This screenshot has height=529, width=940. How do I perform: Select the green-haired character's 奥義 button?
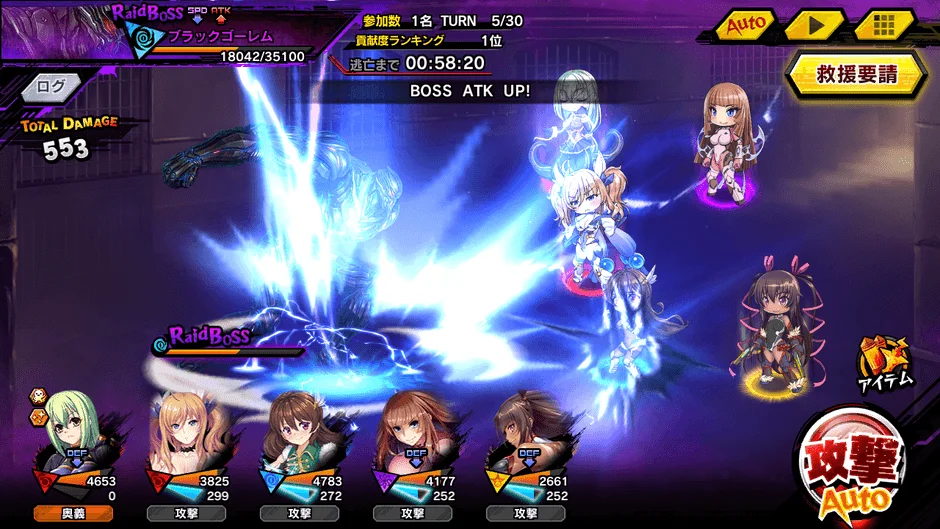[x=71, y=513]
